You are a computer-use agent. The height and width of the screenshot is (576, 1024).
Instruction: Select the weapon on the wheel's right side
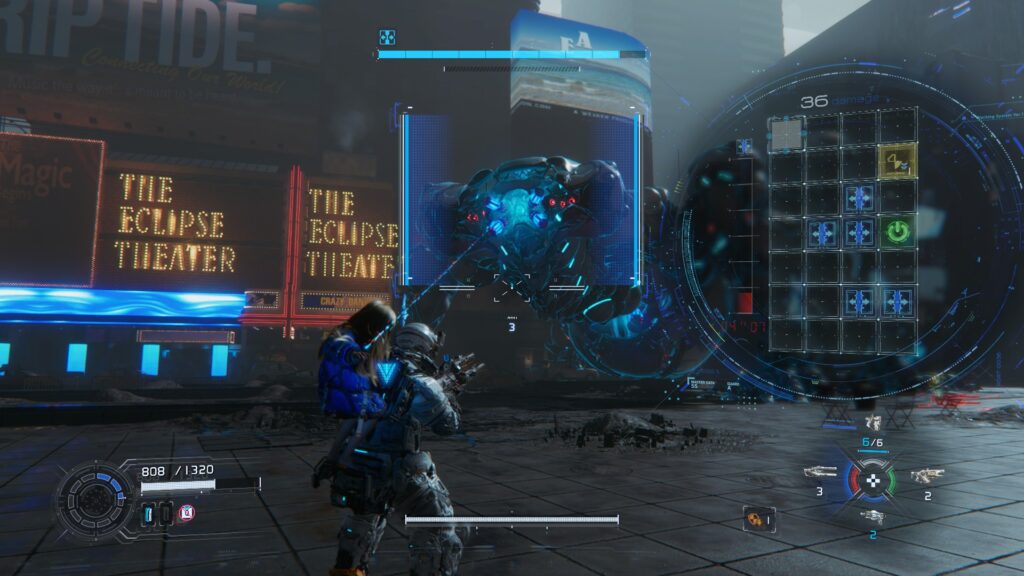(x=927, y=475)
